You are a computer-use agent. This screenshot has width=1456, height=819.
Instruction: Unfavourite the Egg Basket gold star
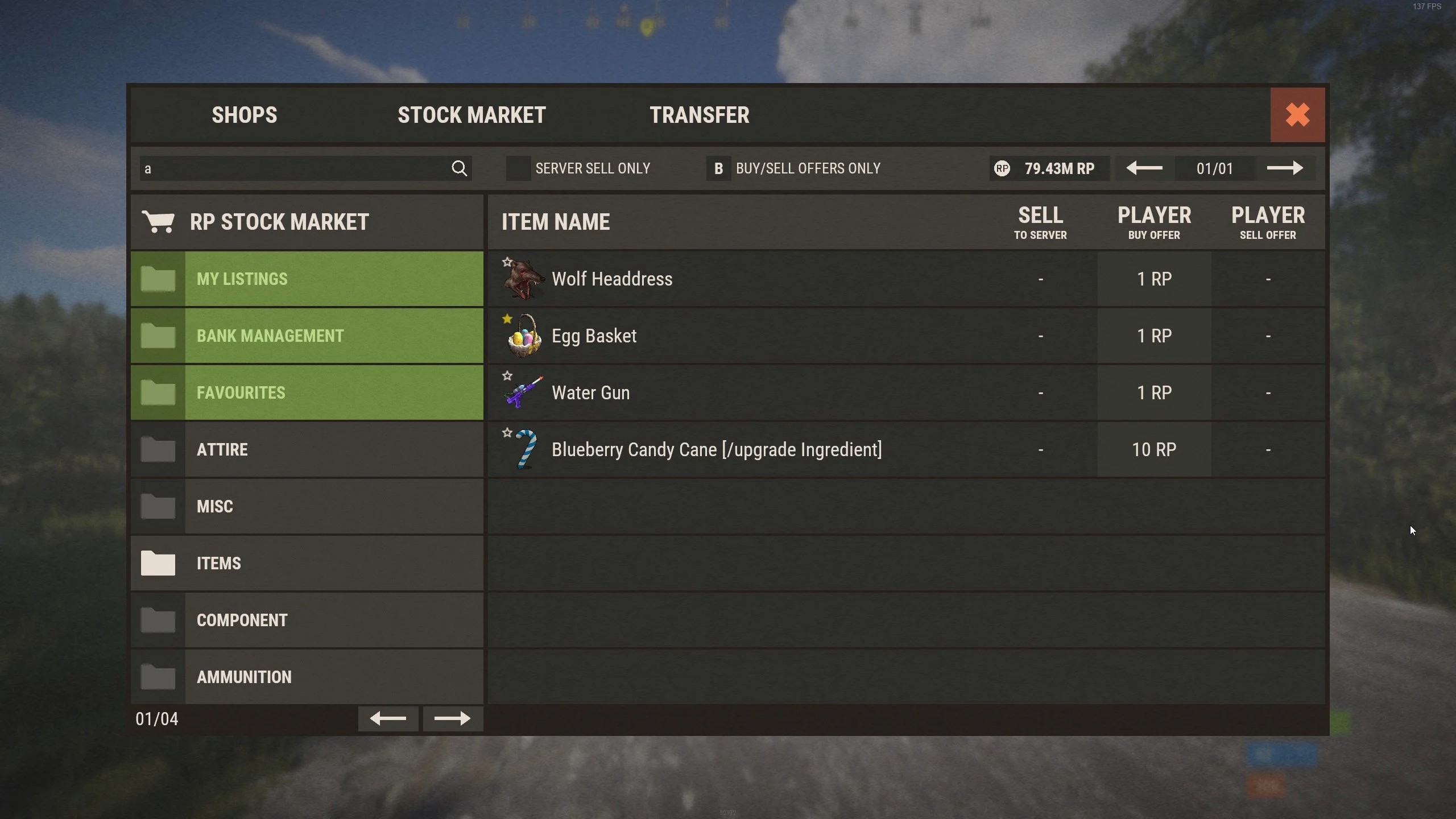[507, 319]
